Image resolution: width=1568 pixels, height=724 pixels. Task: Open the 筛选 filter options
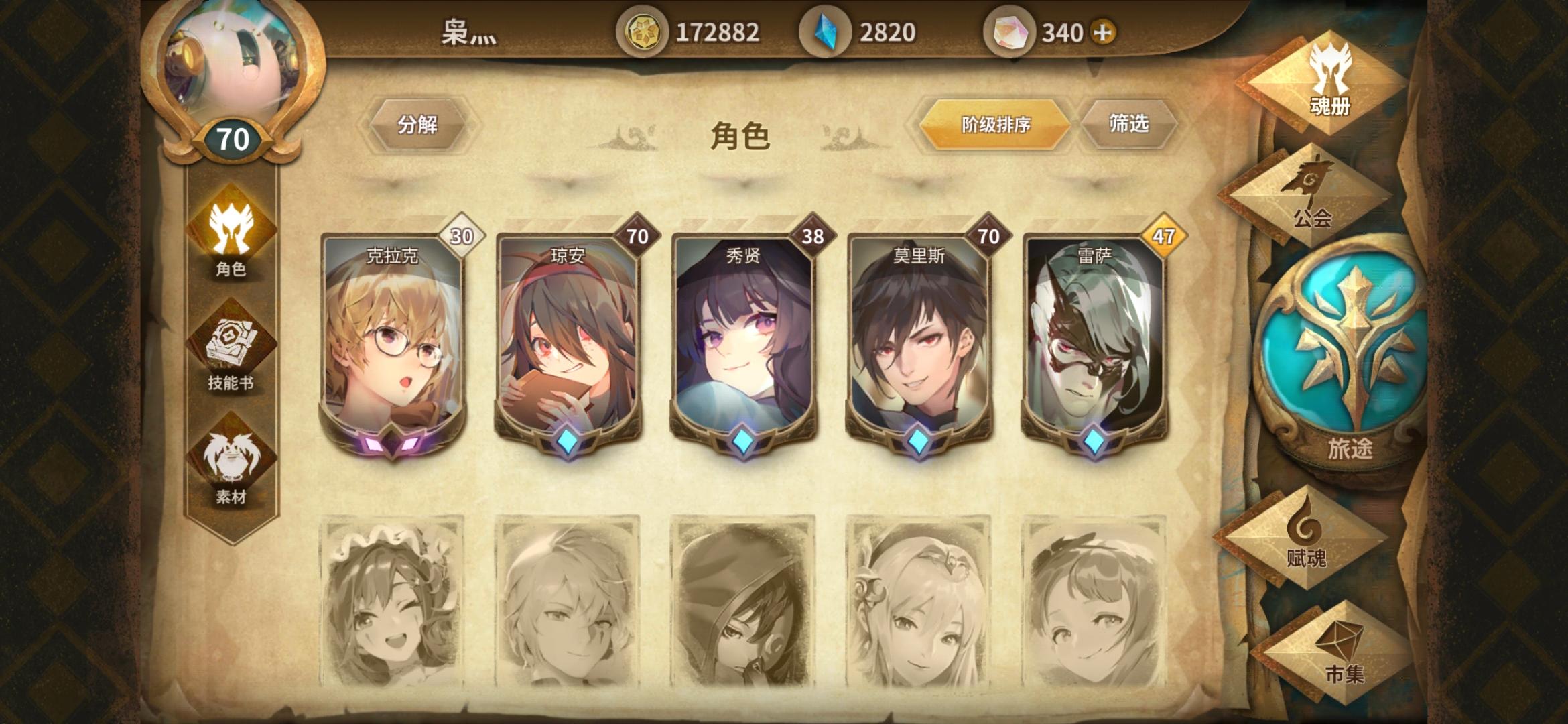(x=1126, y=125)
